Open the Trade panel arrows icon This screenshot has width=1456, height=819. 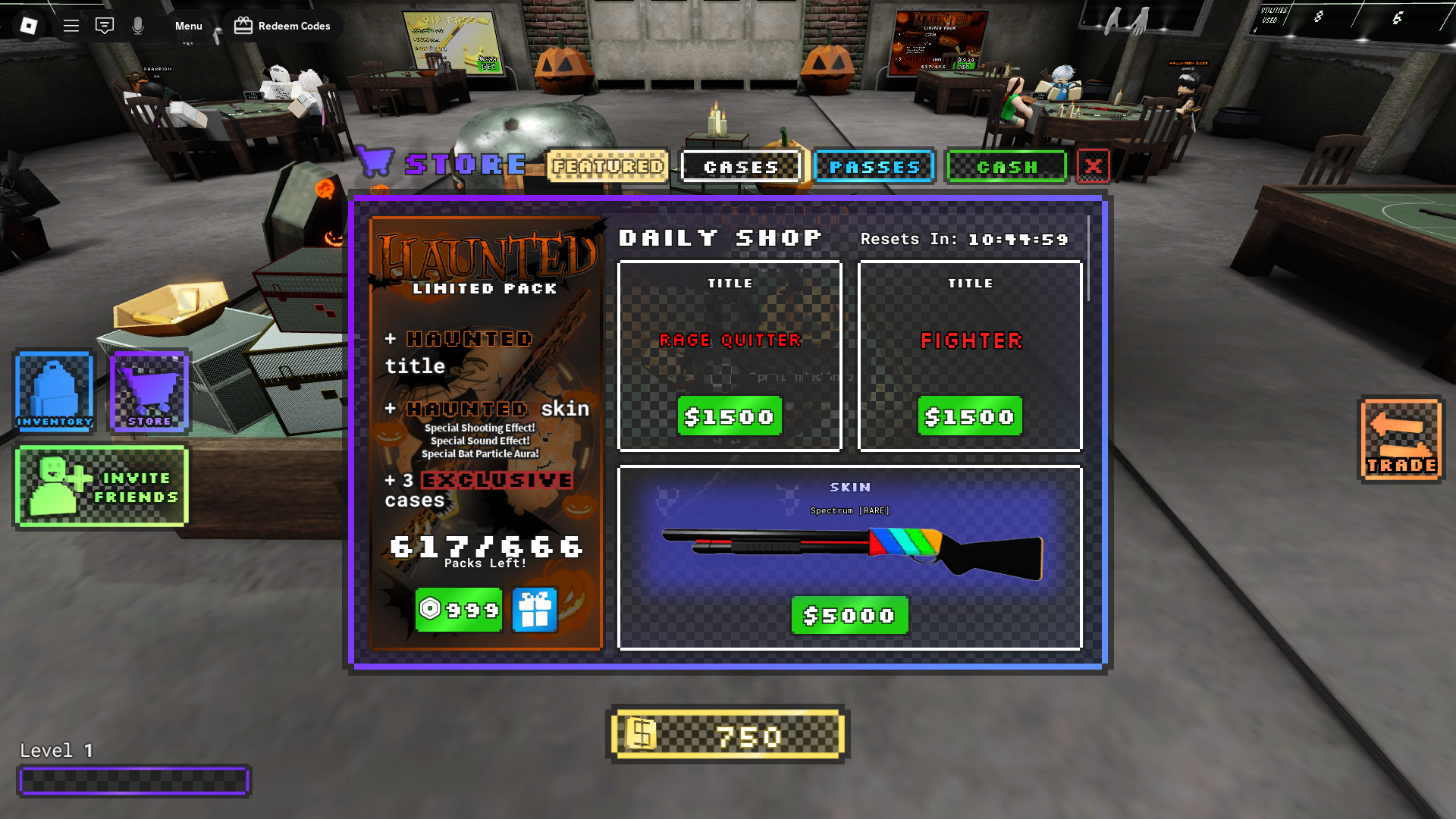(1401, 440)
